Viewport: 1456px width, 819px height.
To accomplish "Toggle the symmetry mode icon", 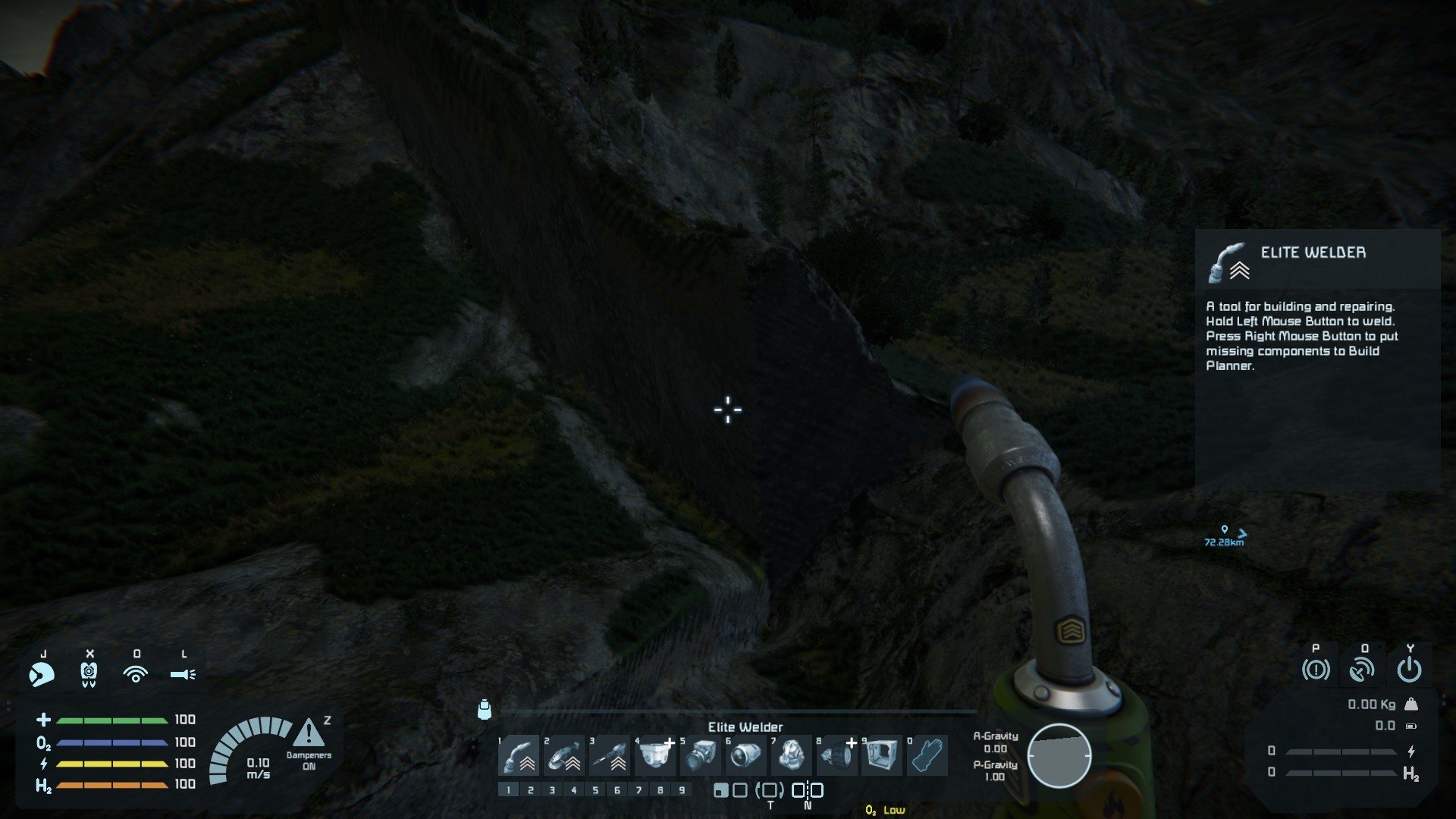I will [x=808, y=790].
